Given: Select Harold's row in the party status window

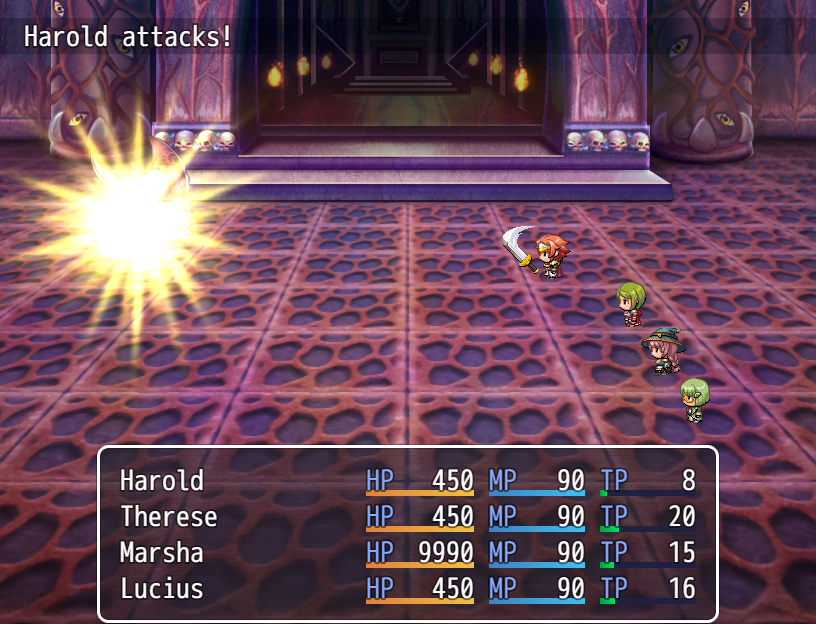Looking at the screenshot, I should tap(407, 481).
